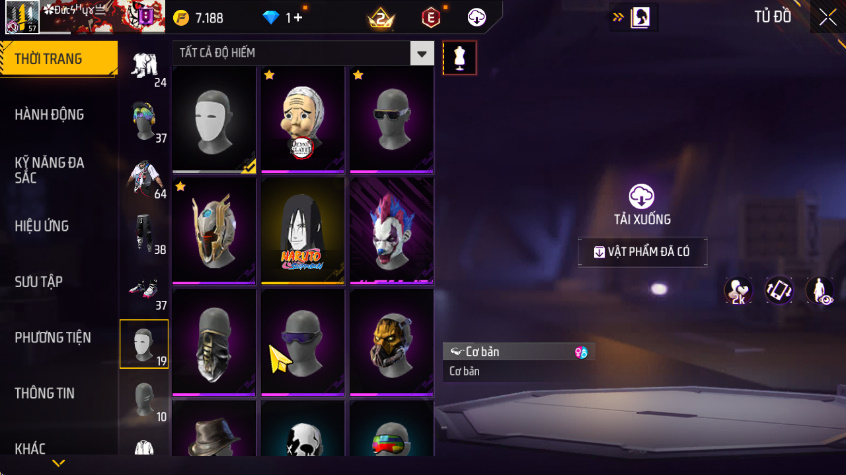Select the plain white mask item
Screen dimensions: 846x475
214,119
